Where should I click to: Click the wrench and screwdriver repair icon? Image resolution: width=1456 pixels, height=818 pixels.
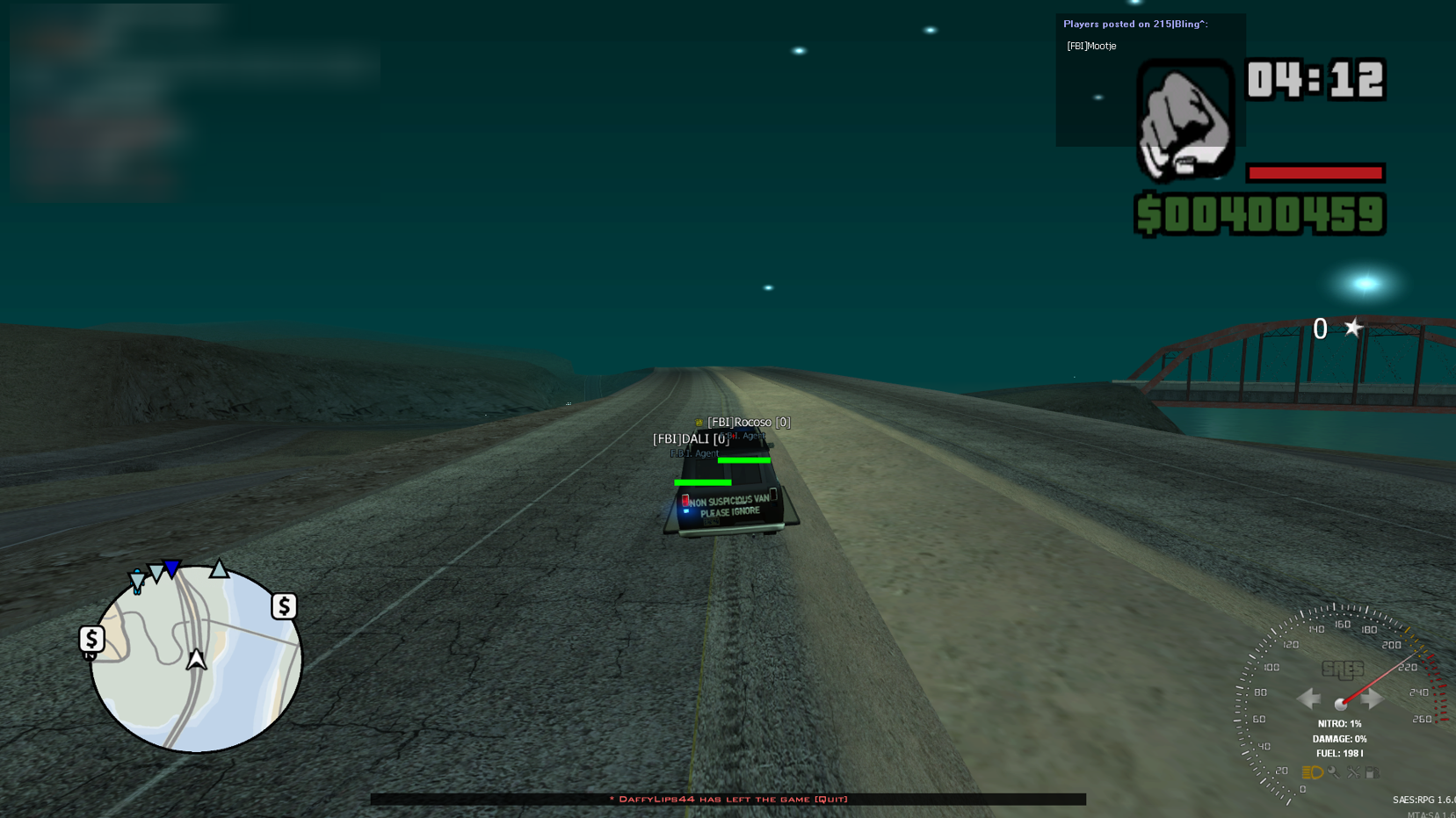[x=1354, y=772]
